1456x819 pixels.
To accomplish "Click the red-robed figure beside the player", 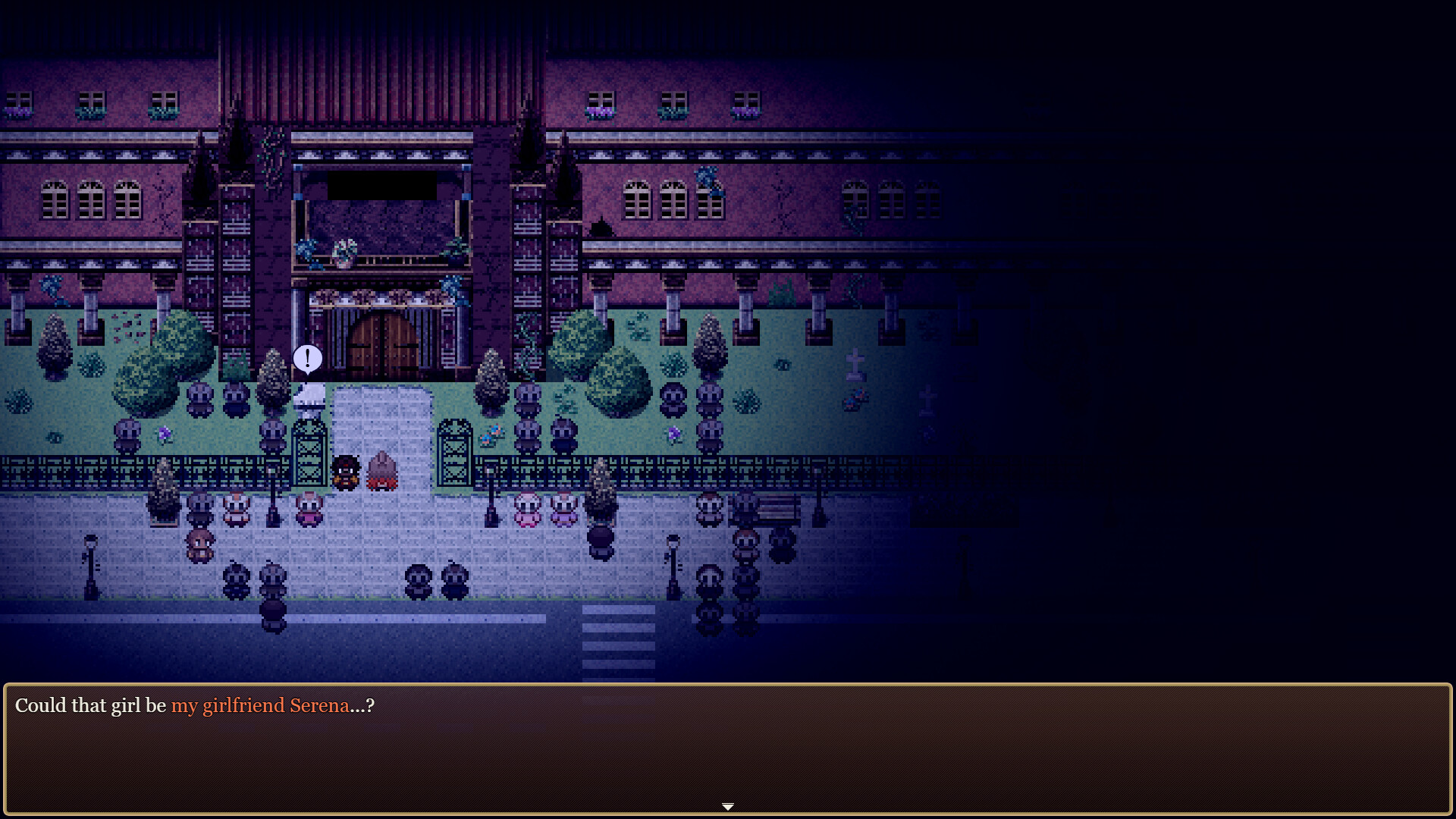I will point(383,470).
